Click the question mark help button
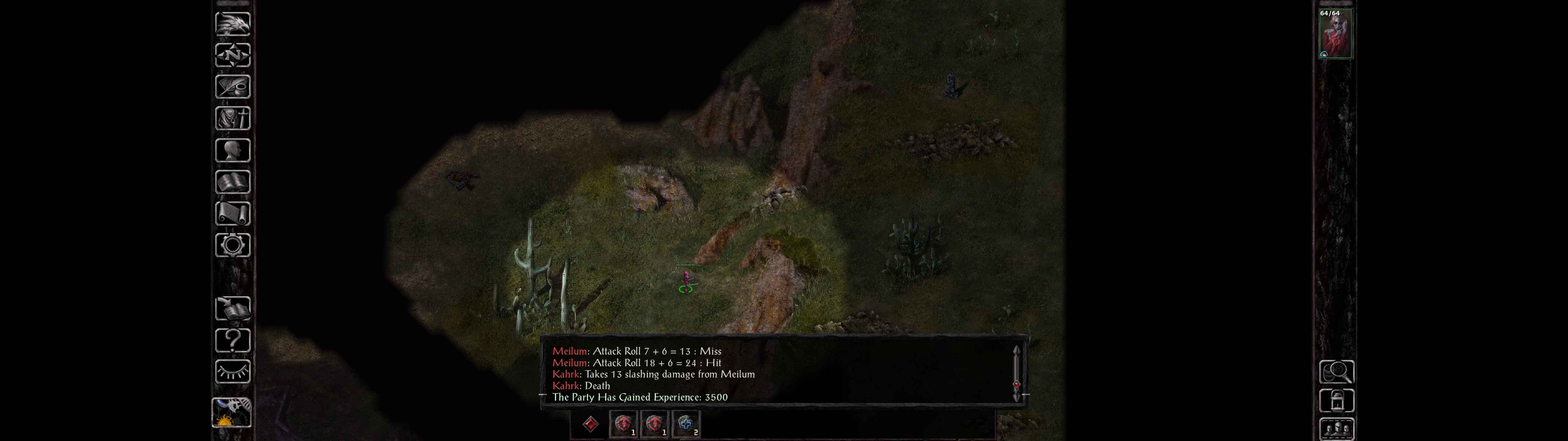This screenshot has width=1568, height=441. click(232, 341)
